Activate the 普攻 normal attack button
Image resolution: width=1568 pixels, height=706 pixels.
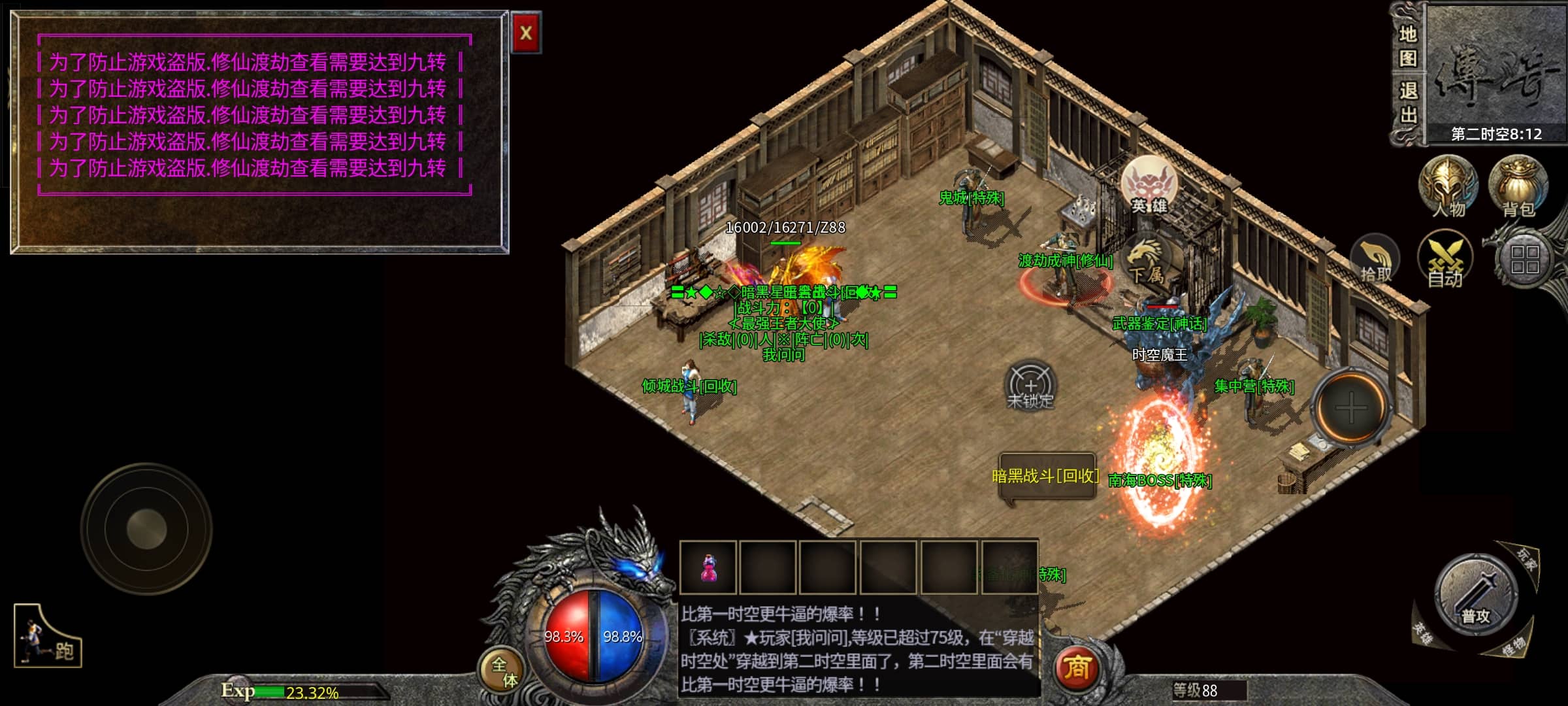coord(1475,595)
